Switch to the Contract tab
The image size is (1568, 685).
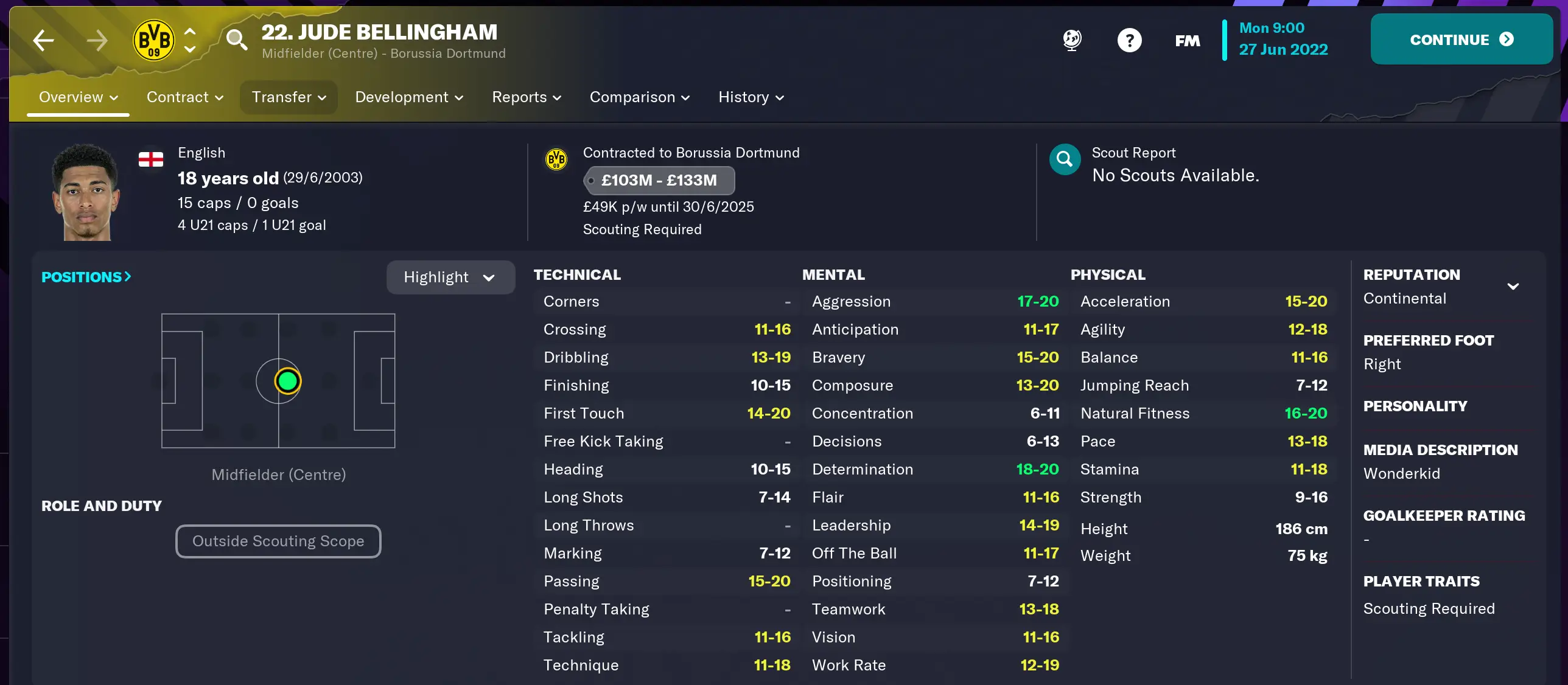[x=184, y=97]
